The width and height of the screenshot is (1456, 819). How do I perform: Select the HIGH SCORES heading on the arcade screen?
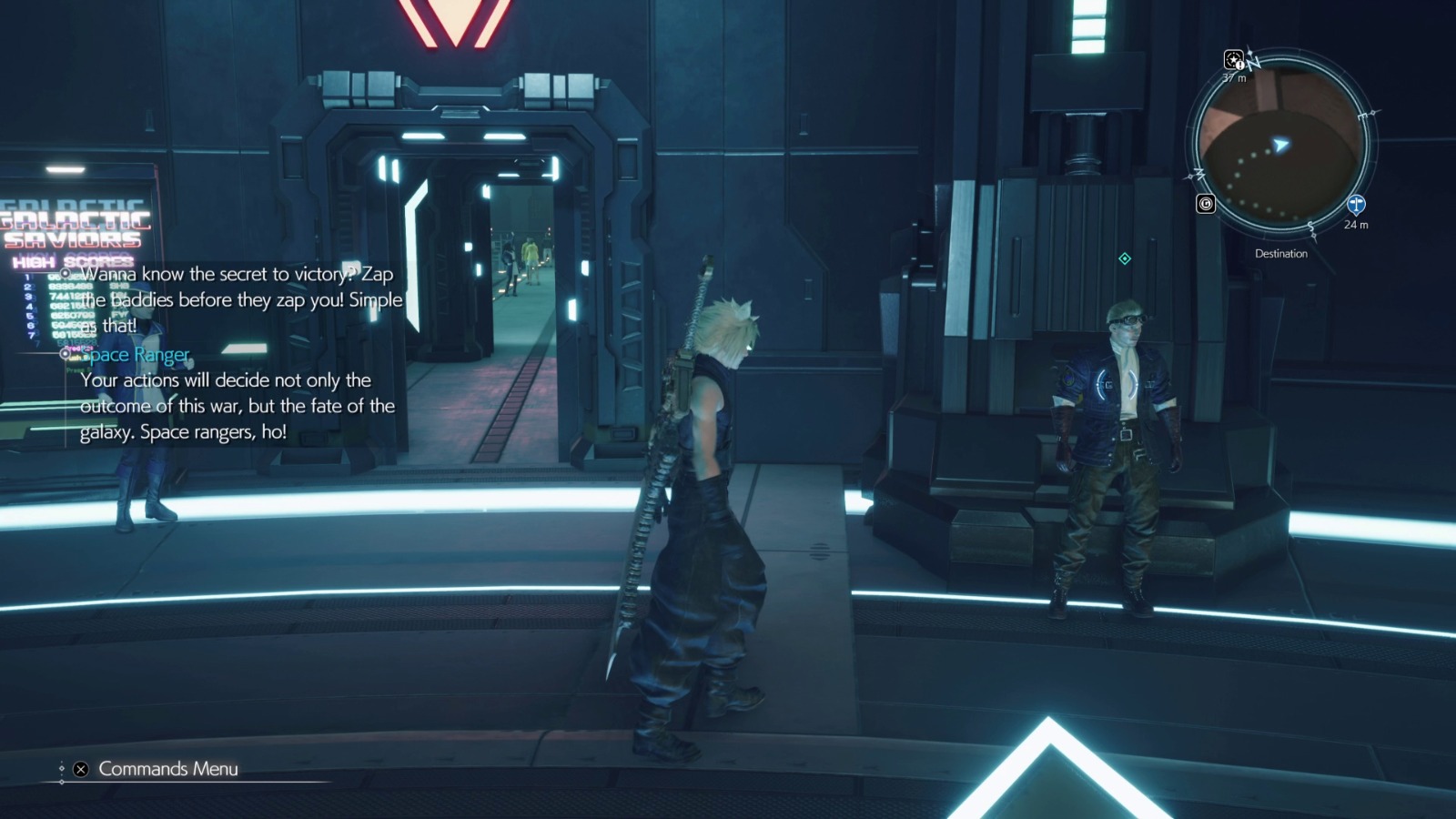click(72, 261)
